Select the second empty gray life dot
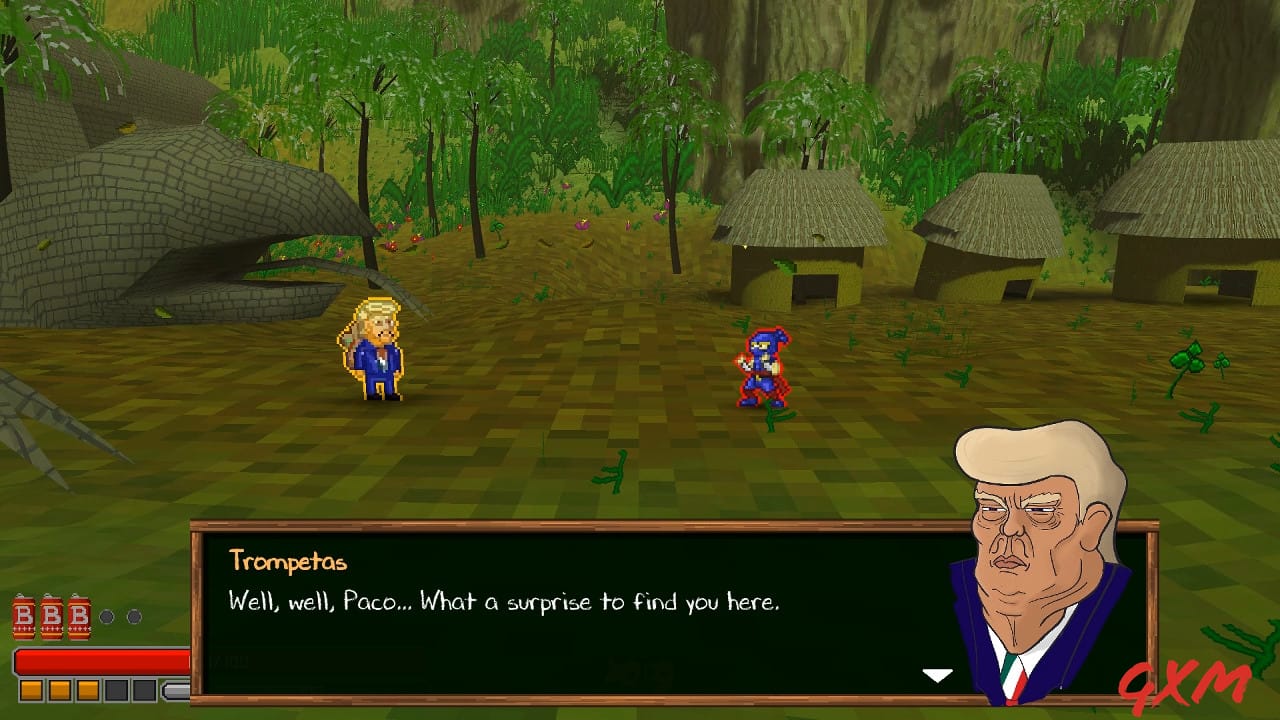The width and height of the screenshot is (1280, 720). [134, 617]
